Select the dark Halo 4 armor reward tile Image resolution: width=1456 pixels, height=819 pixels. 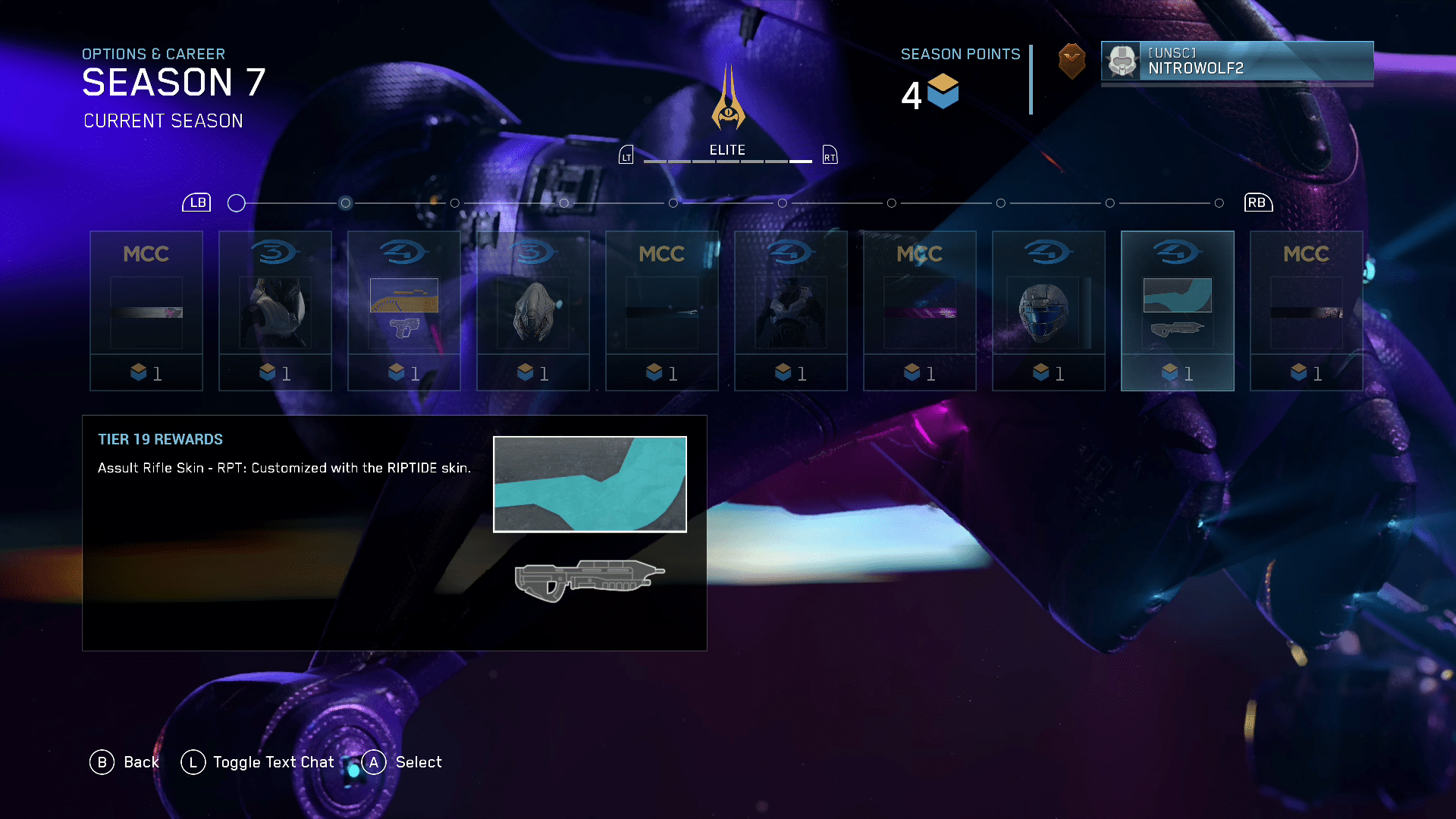point(790,311)
